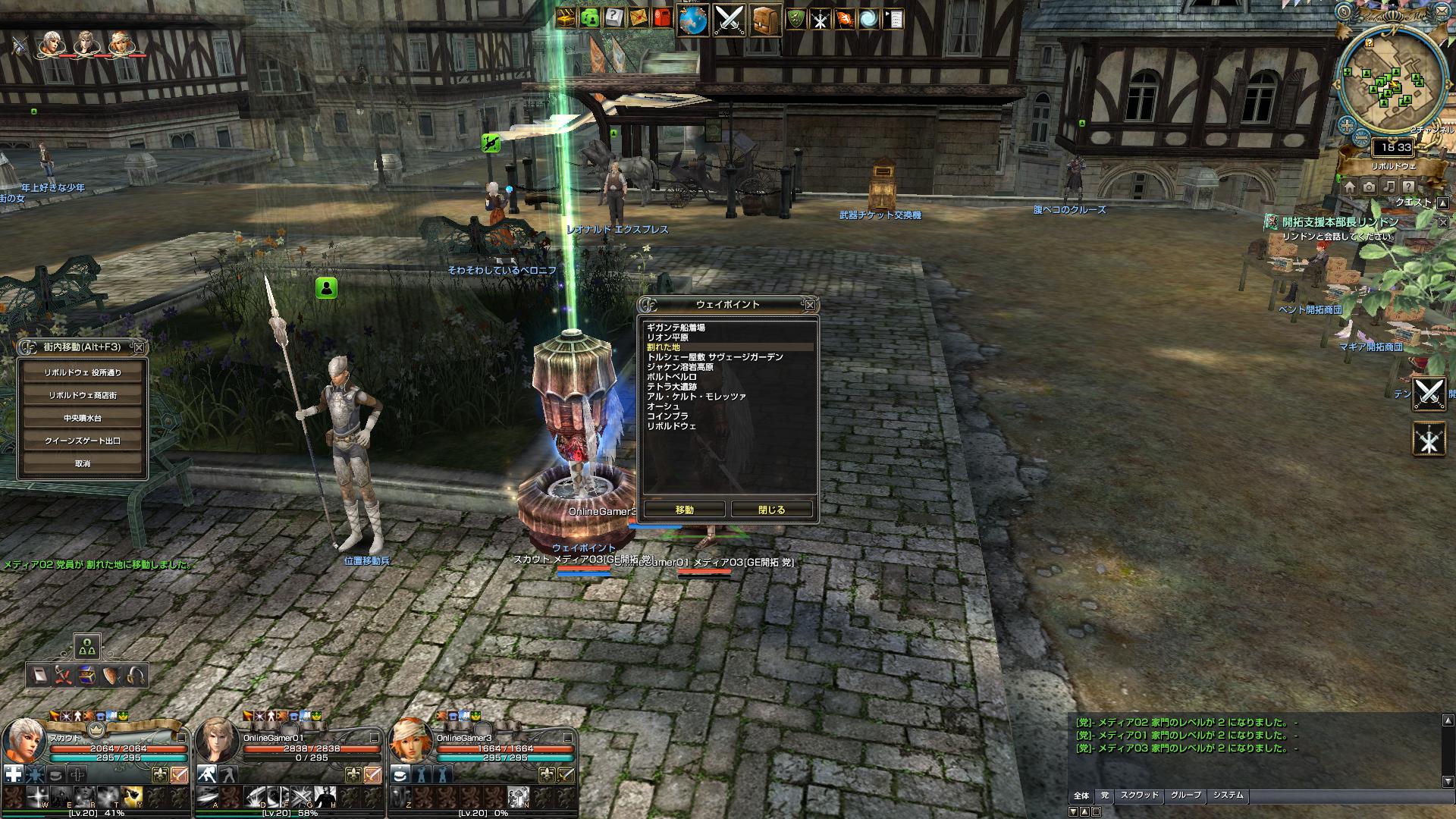Select the スカウト character portrait
This screenshot has height=819, width=1456.
coord(26,740)
